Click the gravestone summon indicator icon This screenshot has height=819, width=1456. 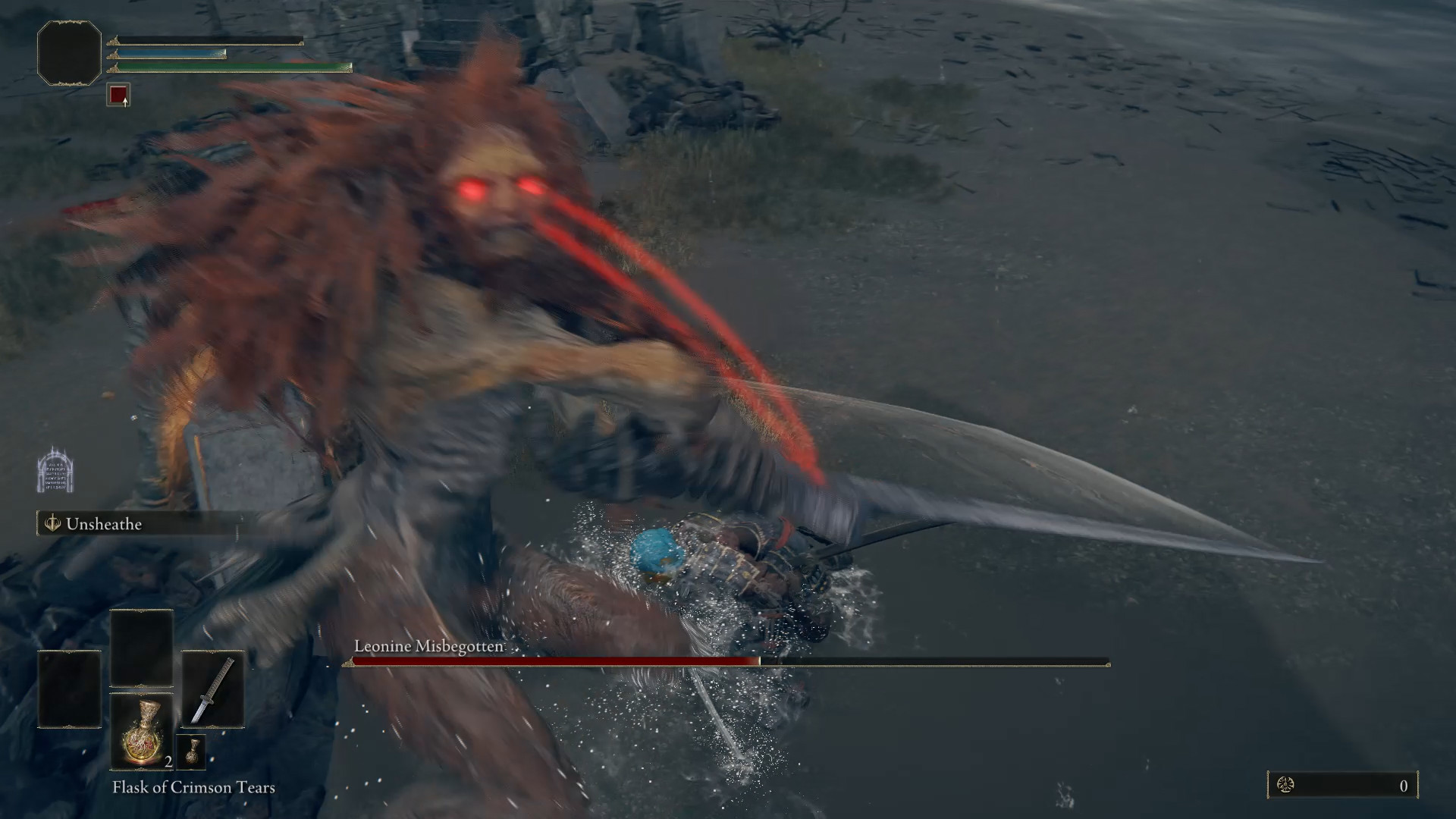click(55, 470)
